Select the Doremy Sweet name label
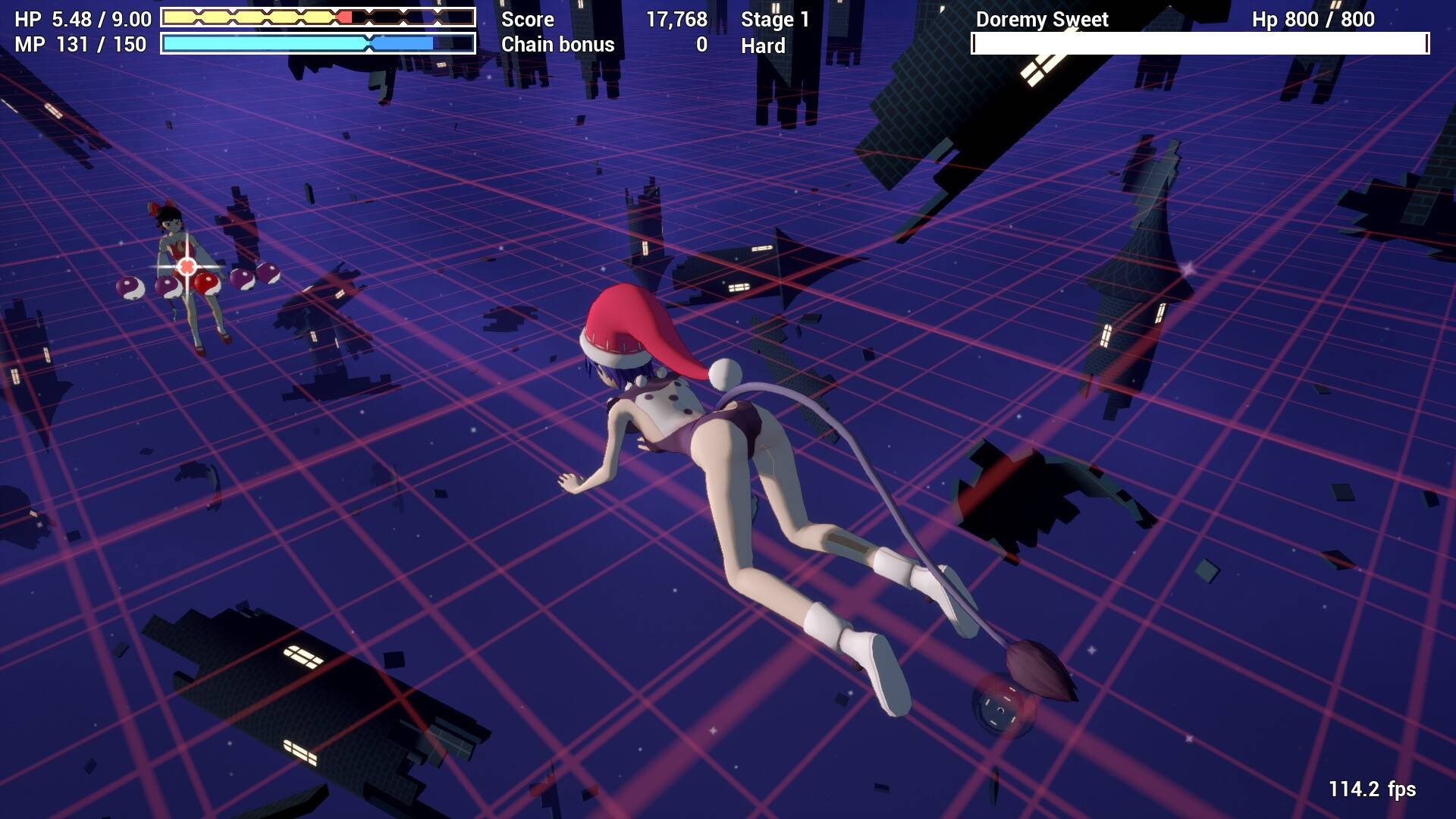The image size is (1456, 819). (x=1041, y=19)
